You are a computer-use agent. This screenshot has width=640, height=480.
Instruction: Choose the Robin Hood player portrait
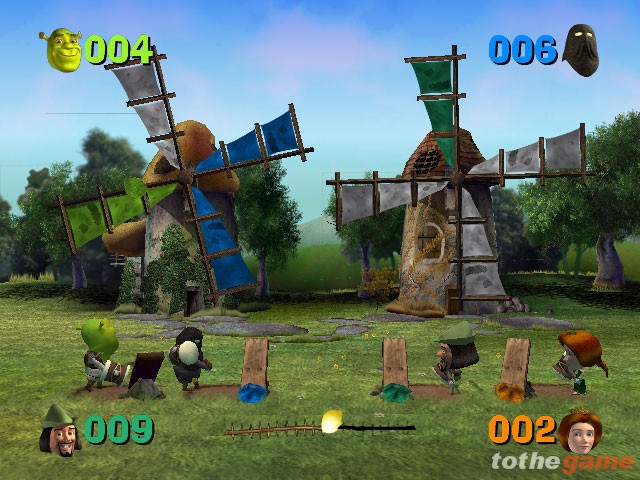(x=60, y=430)
